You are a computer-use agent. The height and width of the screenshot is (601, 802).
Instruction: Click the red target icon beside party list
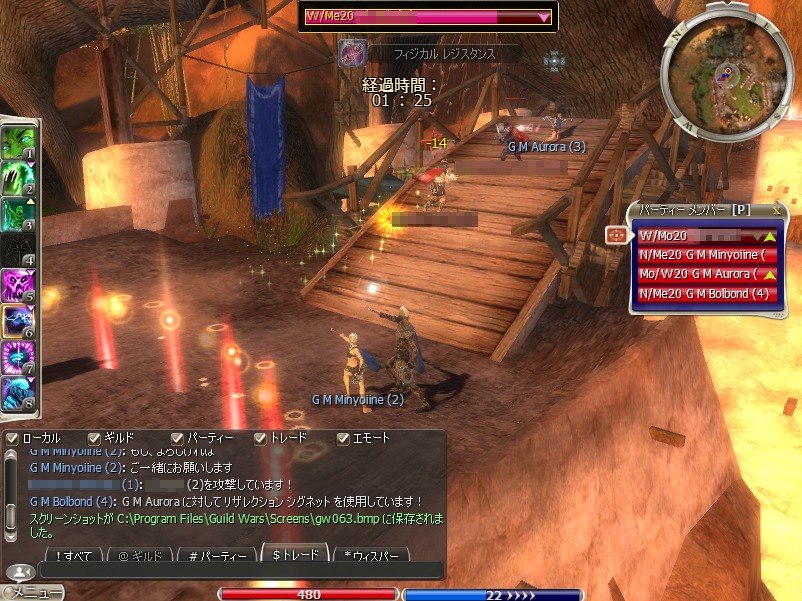[615, 235]
